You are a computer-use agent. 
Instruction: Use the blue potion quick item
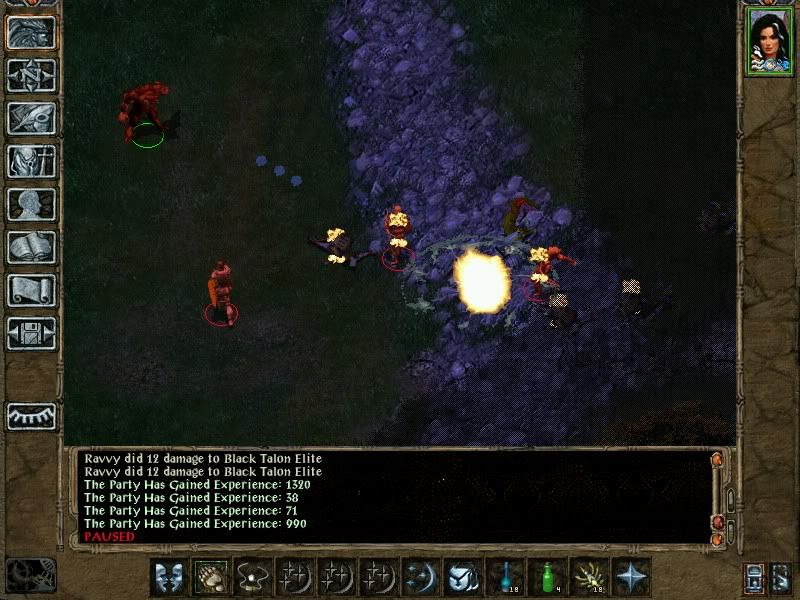click(506, 576)
